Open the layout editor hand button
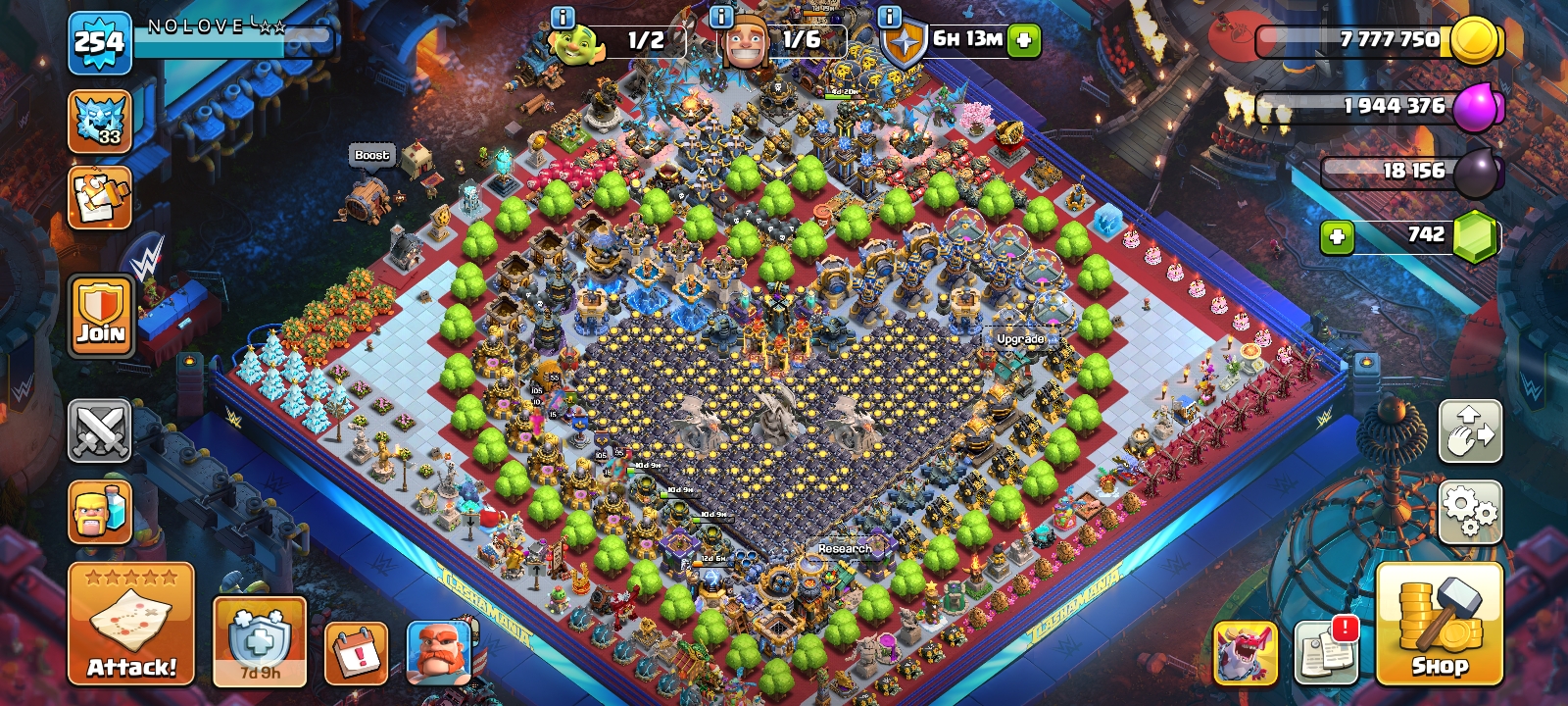 click(1470, 430)
